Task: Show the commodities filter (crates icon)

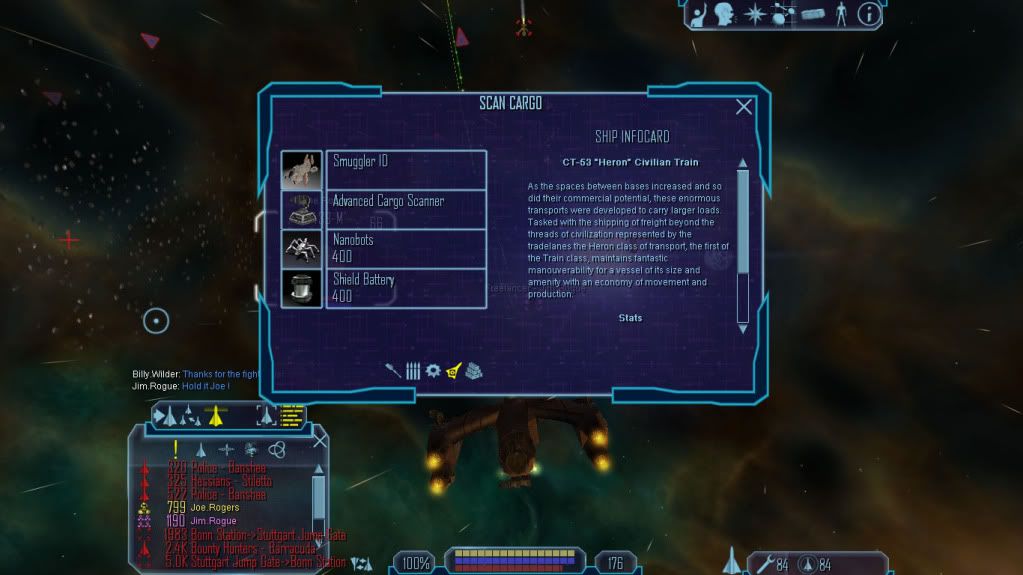Action: (x=474, y=370)
